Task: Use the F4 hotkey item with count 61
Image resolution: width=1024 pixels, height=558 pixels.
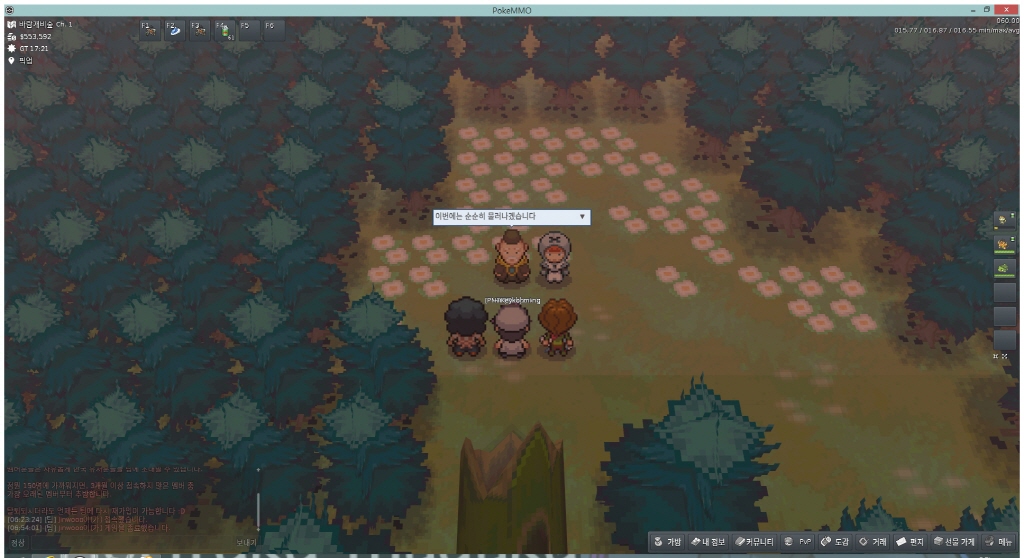Action: [x=224, y=30]
